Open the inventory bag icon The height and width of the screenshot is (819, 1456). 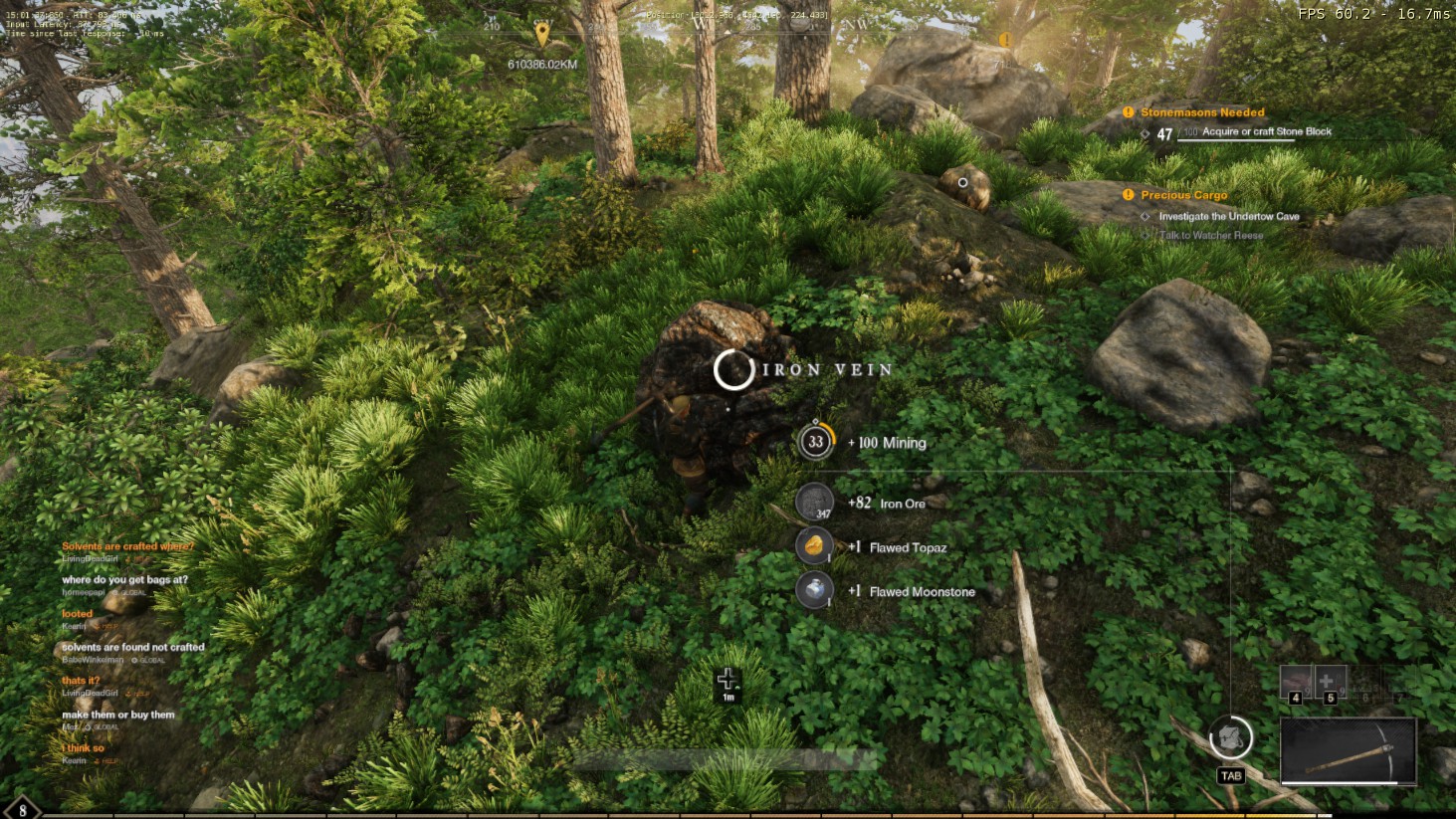[1230, 738]
